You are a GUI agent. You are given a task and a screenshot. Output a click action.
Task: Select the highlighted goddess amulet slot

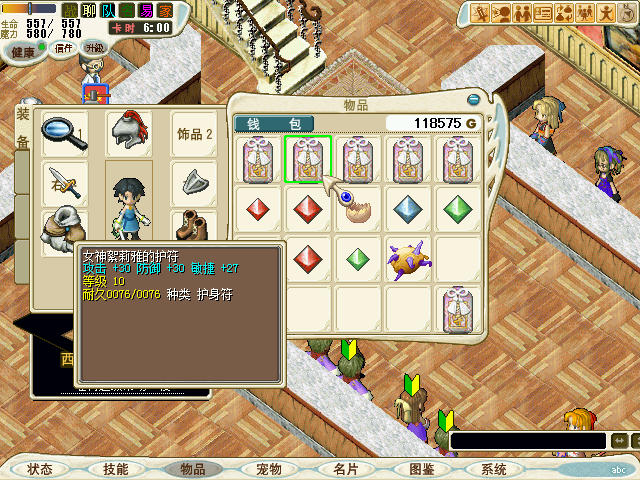pyautogui.click(x=309, y=160)
